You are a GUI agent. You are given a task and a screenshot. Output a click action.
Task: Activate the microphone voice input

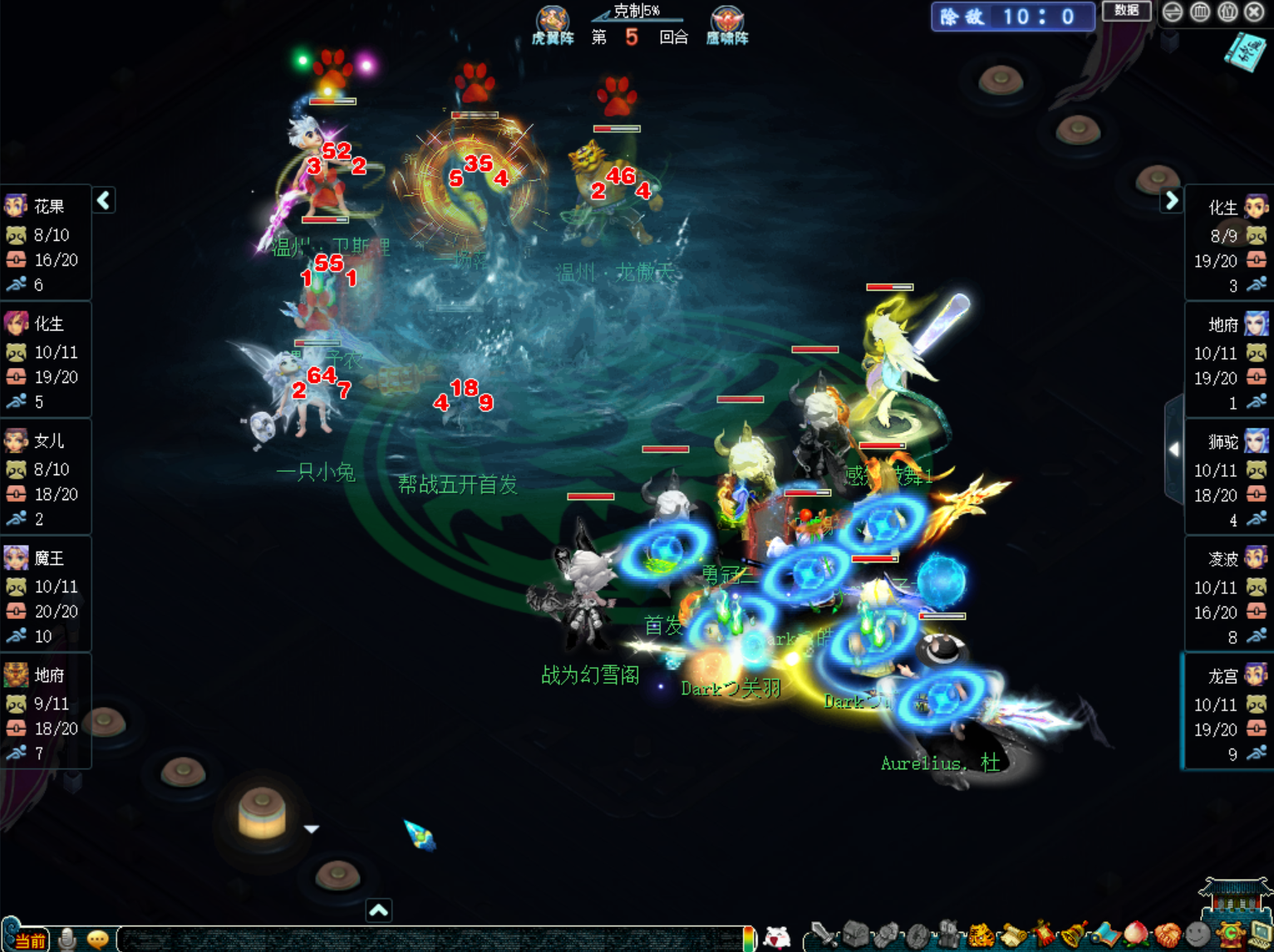click(x=68, y=939)
